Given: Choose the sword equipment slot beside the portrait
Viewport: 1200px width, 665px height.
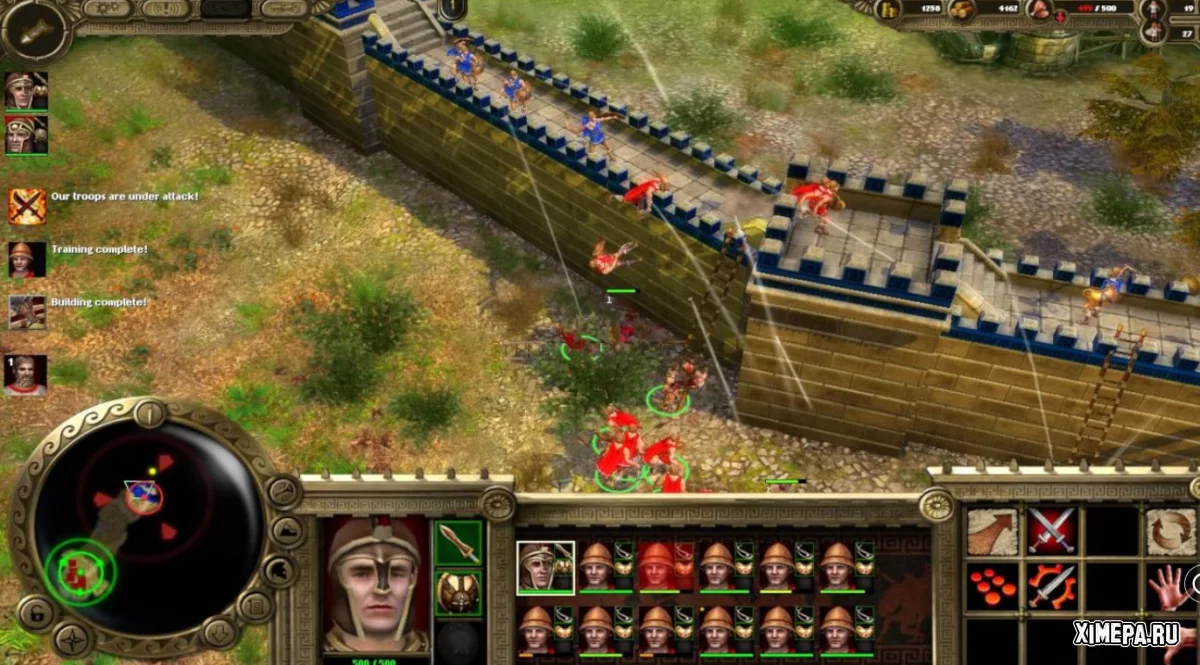Looking at the screenshot, I should [x=458, y=543].
